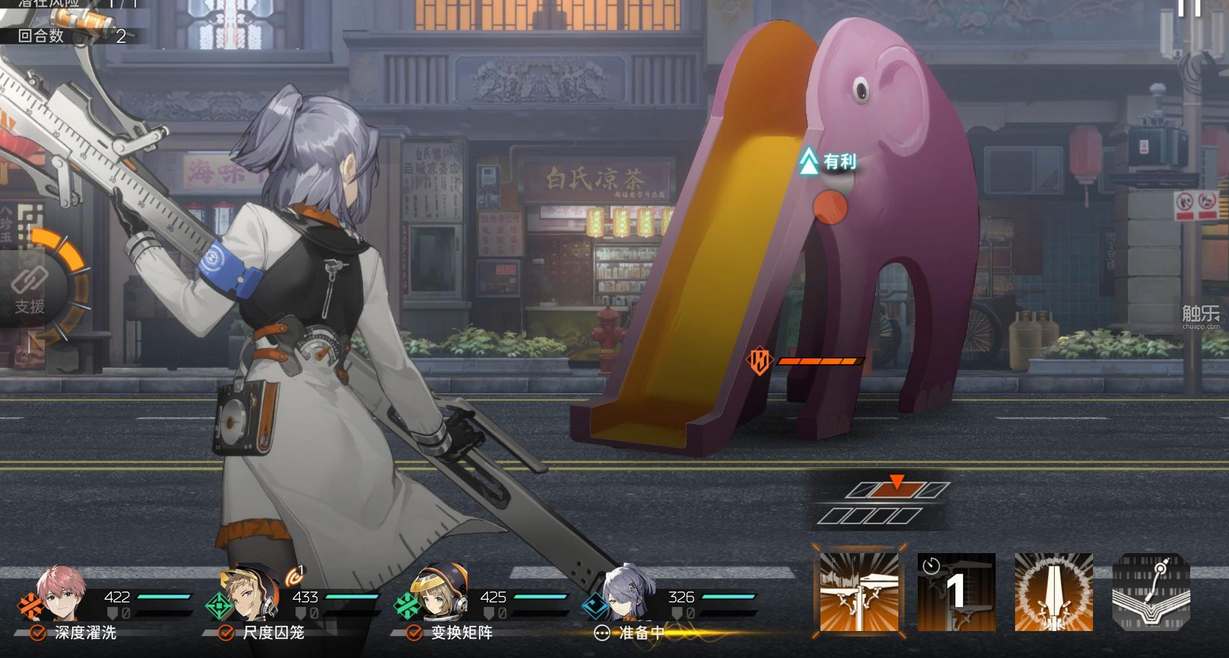1229x658 pixels.
Task: Target the elephant slide's orange marker
Action: tap(829, 208)
